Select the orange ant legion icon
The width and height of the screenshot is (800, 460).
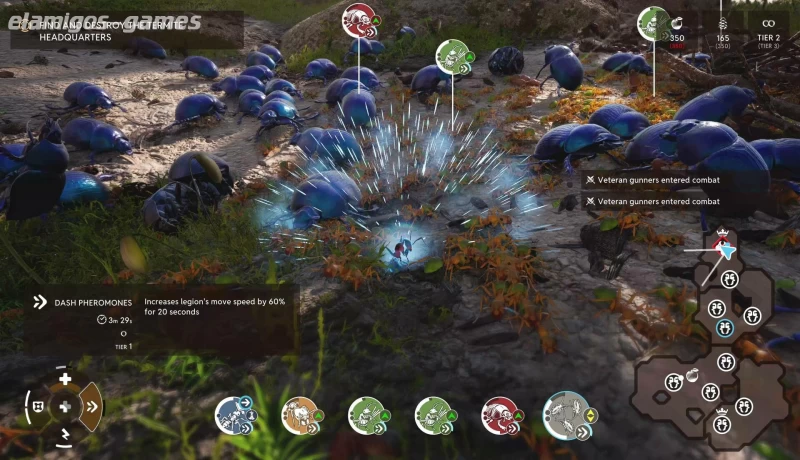tap(299, 415)
